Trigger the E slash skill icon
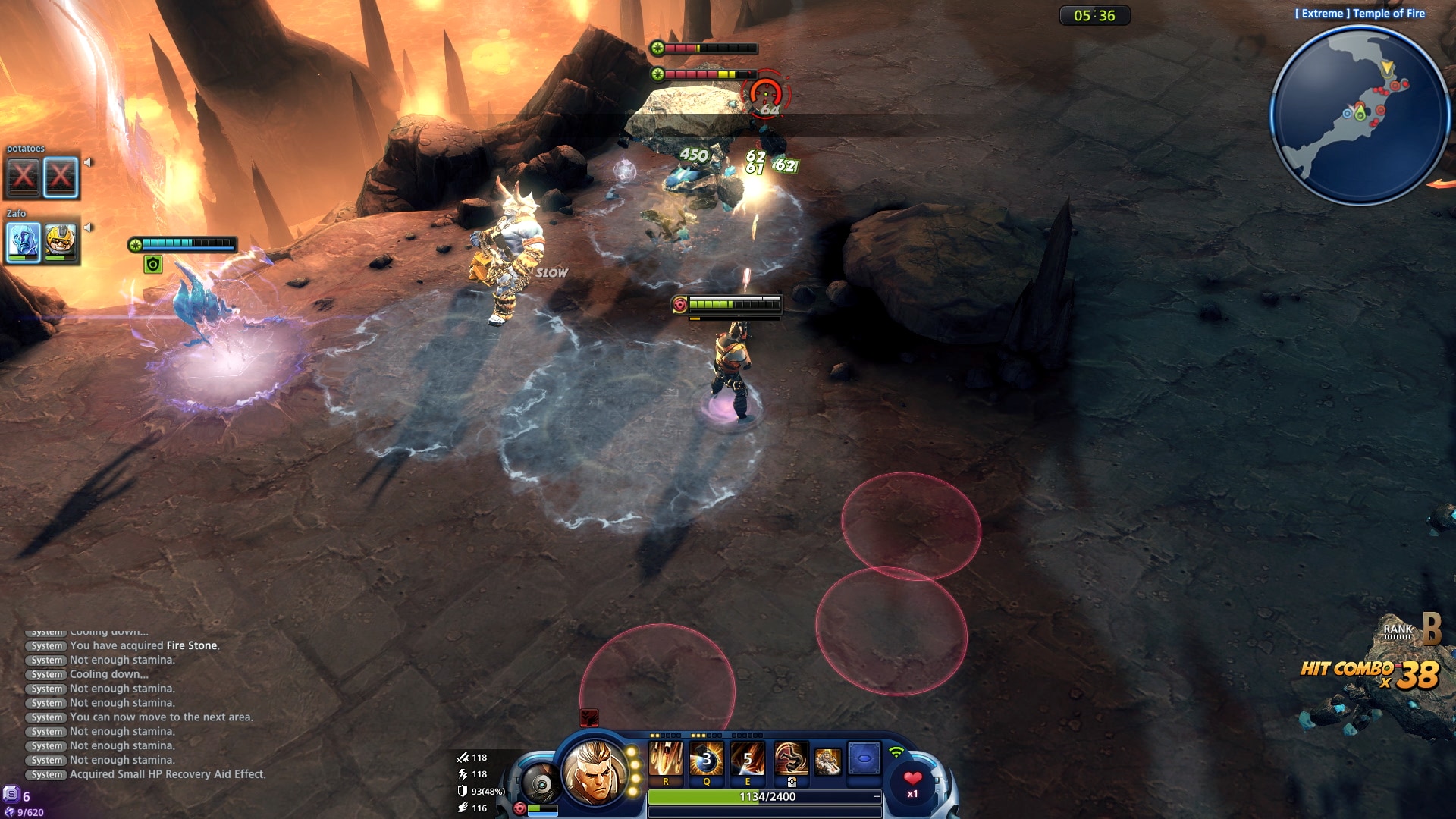 [747, 759]
